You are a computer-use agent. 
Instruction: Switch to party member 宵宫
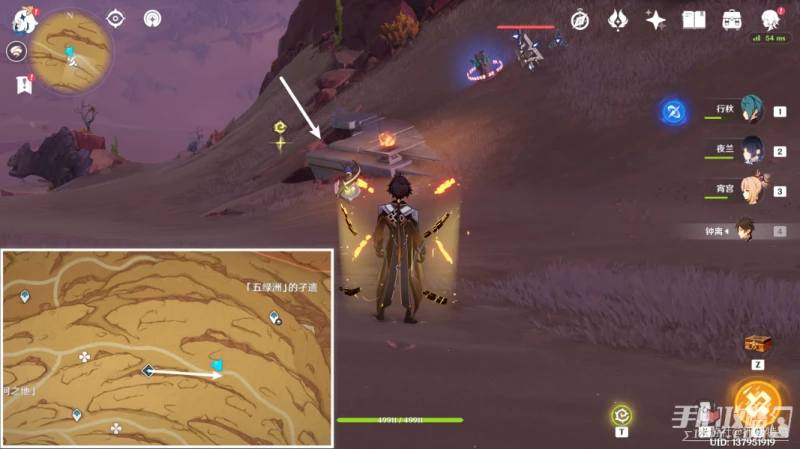point(752,191)
